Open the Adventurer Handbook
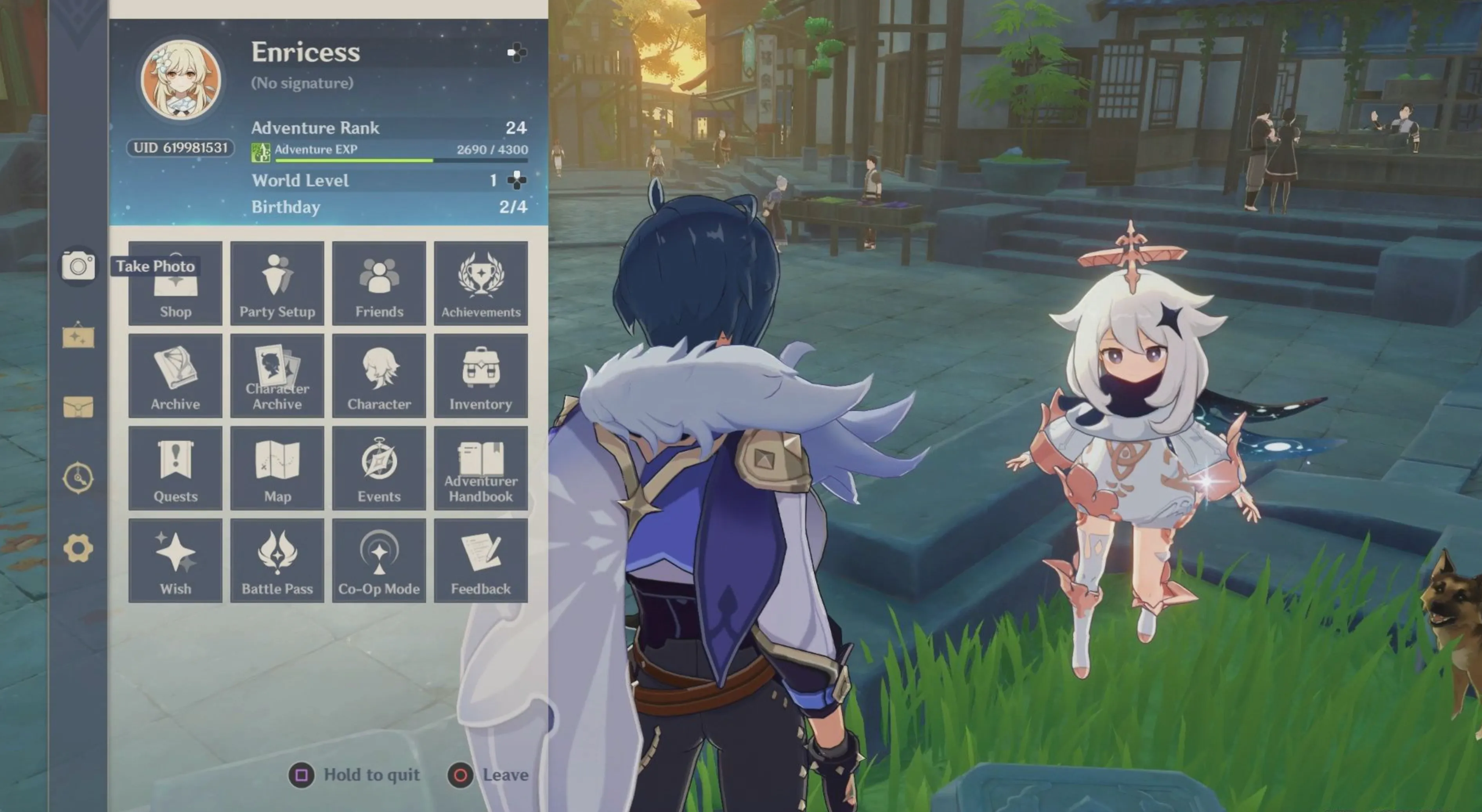1482x812 pixels. point(481,469)
